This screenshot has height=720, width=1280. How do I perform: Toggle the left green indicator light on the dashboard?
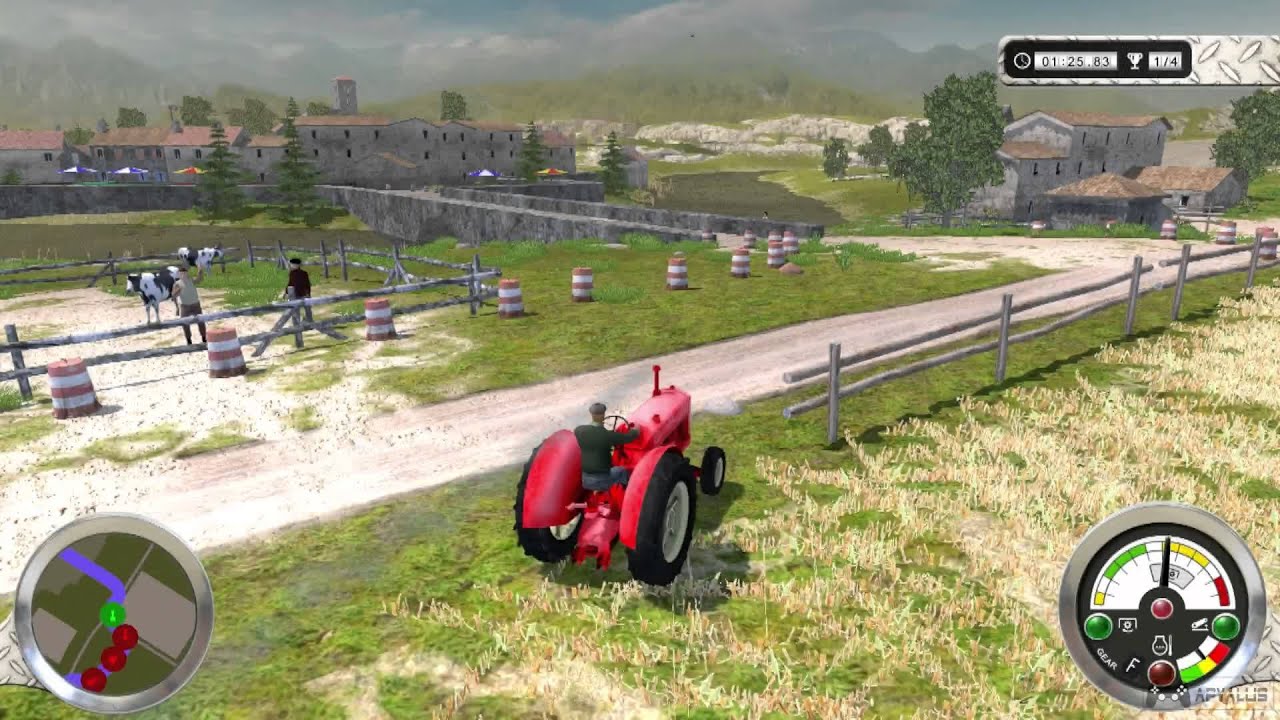point(1099,626)
